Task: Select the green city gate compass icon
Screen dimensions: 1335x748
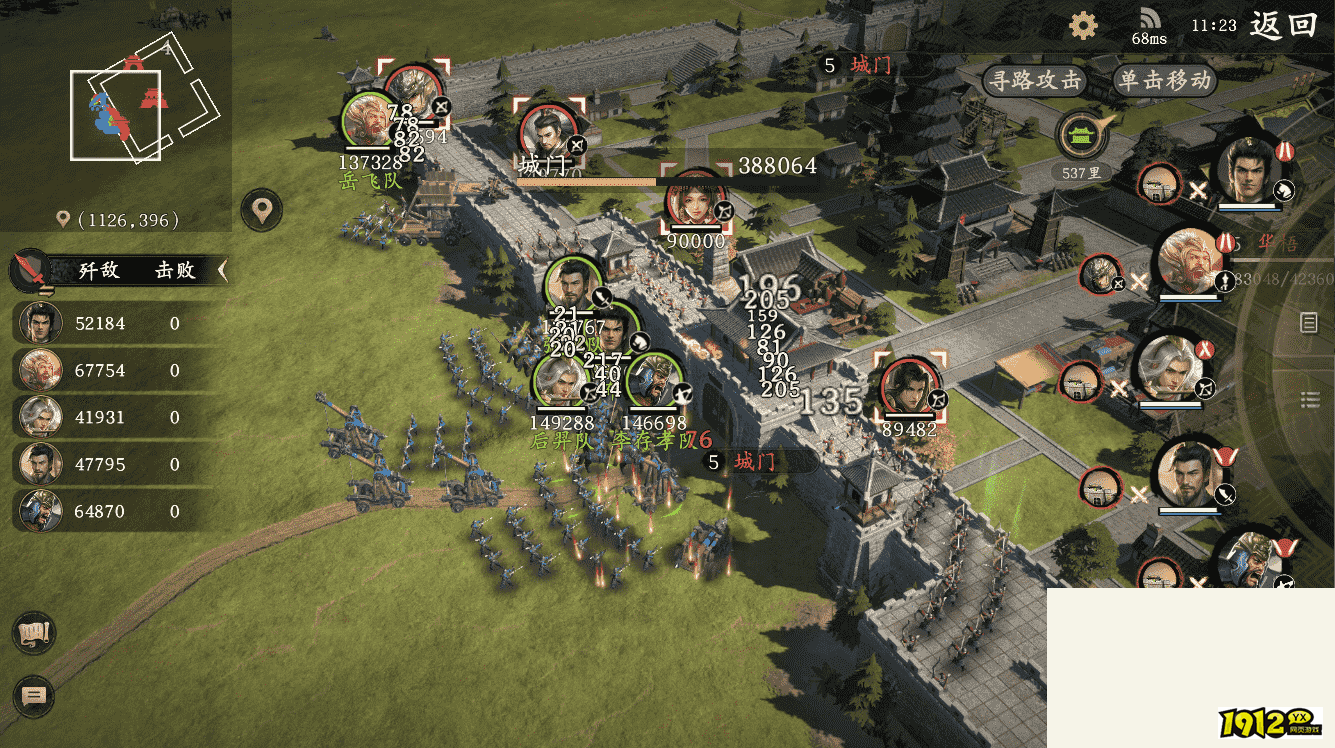Action: pyautogui.click(x=1082, y=135)
